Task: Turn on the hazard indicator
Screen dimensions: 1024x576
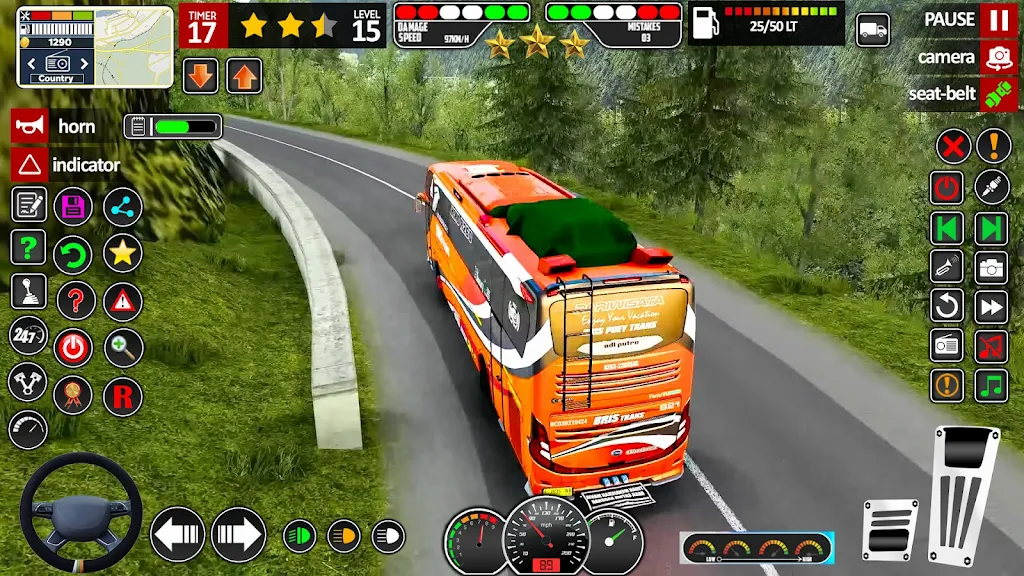Action: (29, 165)
